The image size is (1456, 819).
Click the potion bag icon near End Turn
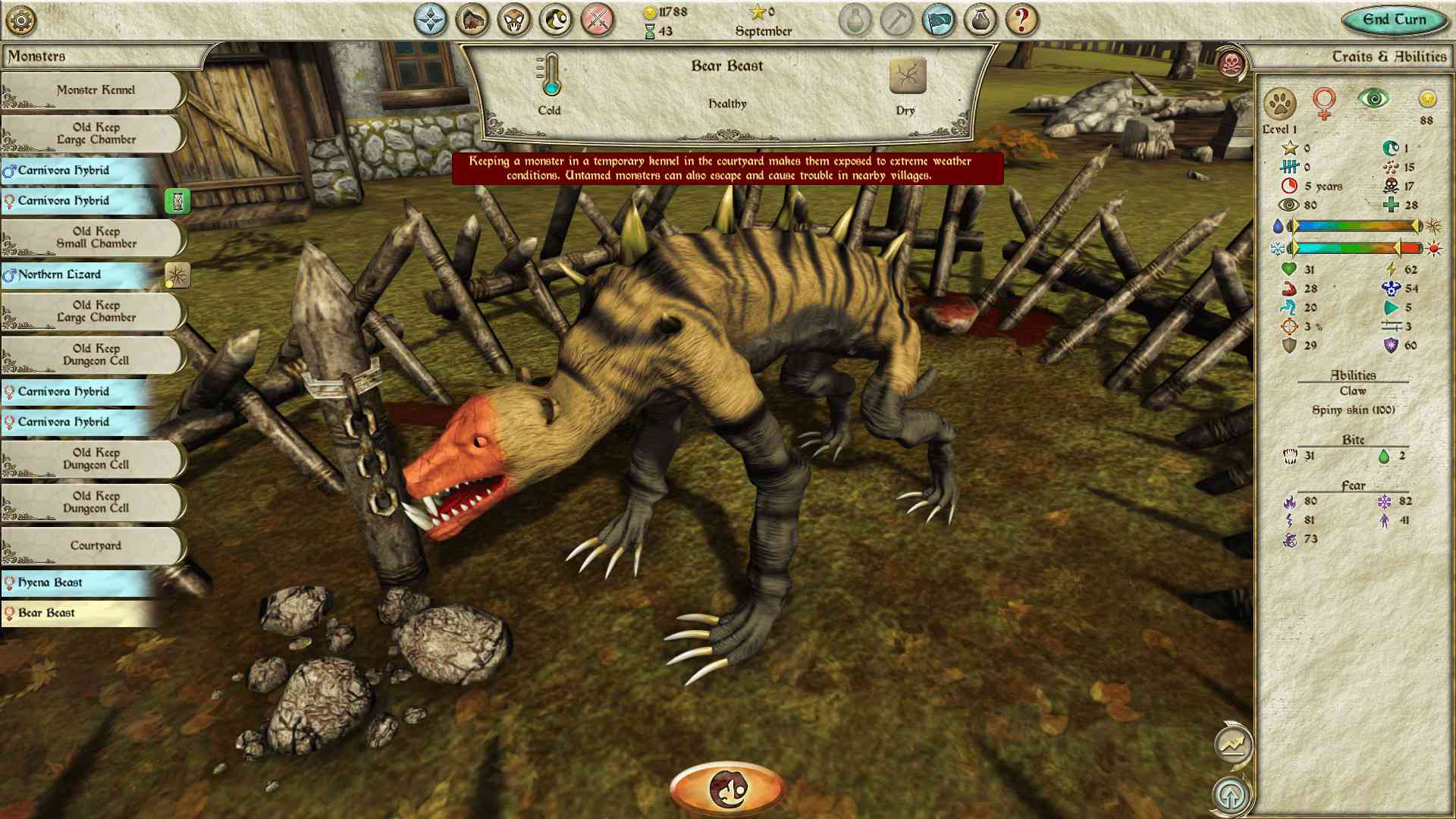979,20
